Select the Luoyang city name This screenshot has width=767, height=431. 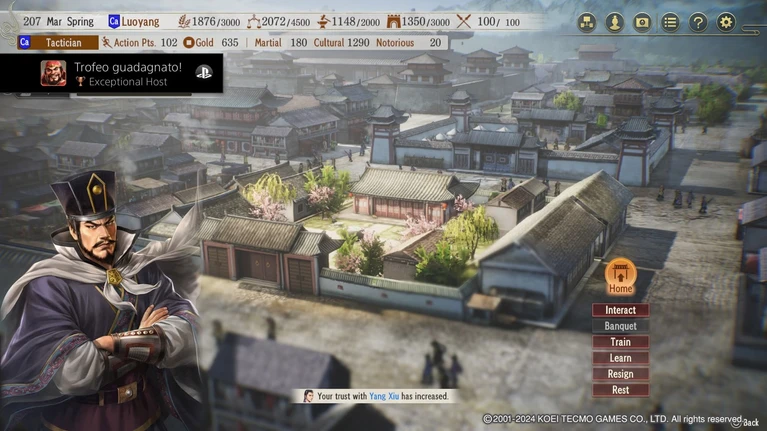pos(140,21)
